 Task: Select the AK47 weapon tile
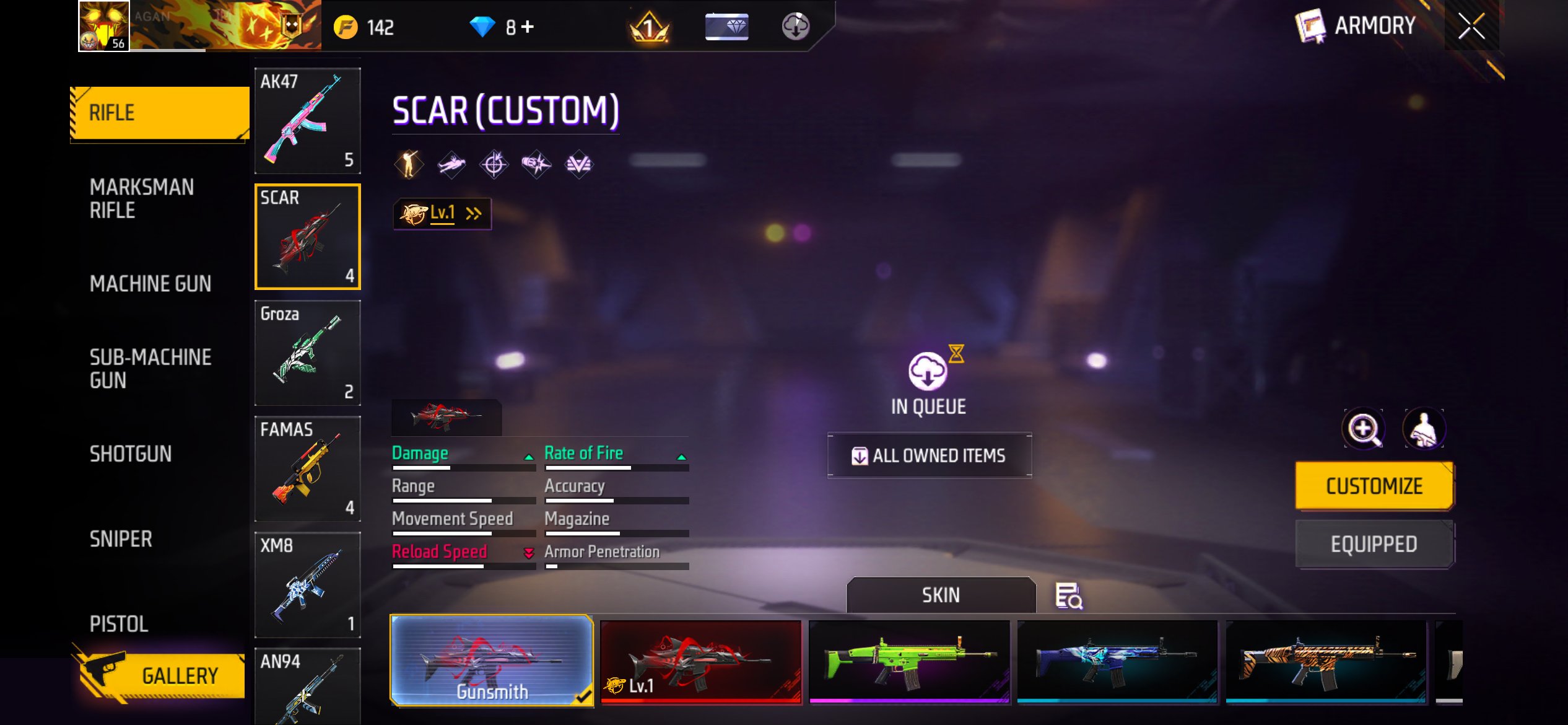(x=307, y=121)
